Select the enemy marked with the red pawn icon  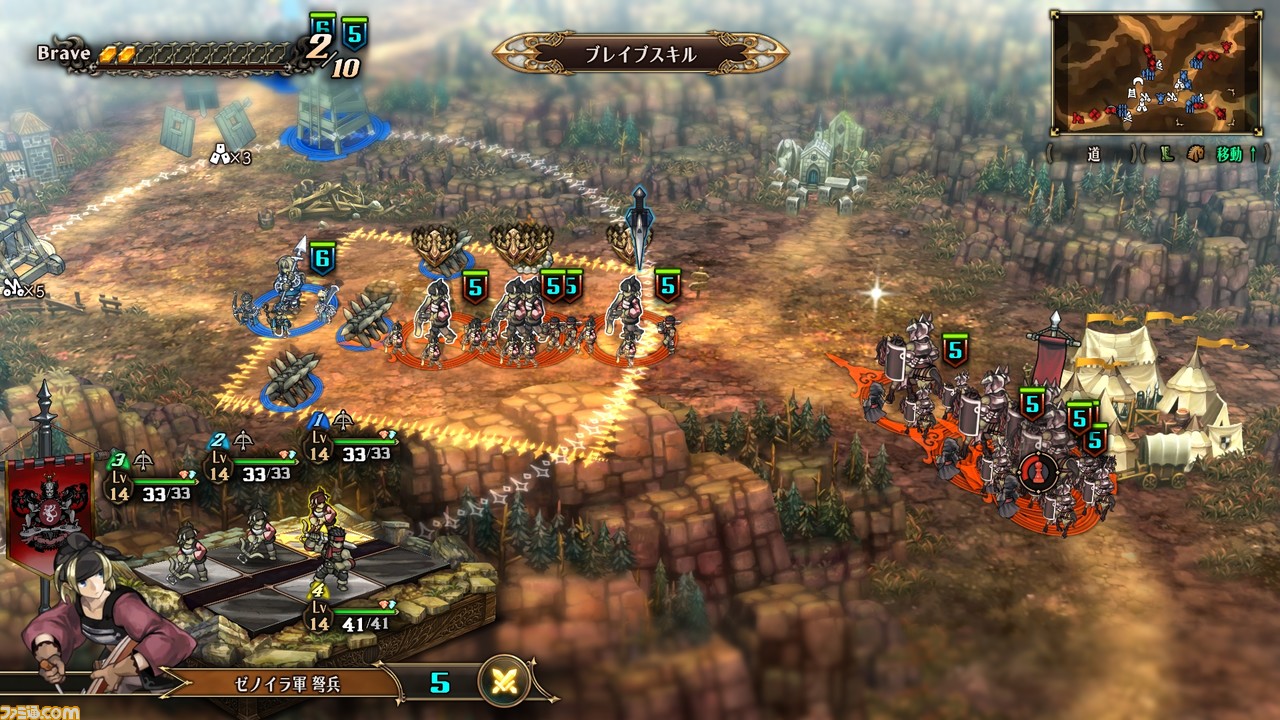(1036, 470)
